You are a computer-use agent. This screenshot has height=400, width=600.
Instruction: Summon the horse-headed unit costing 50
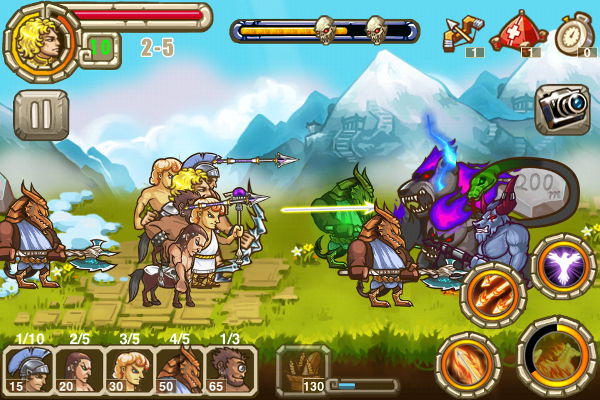click(180, 370)
